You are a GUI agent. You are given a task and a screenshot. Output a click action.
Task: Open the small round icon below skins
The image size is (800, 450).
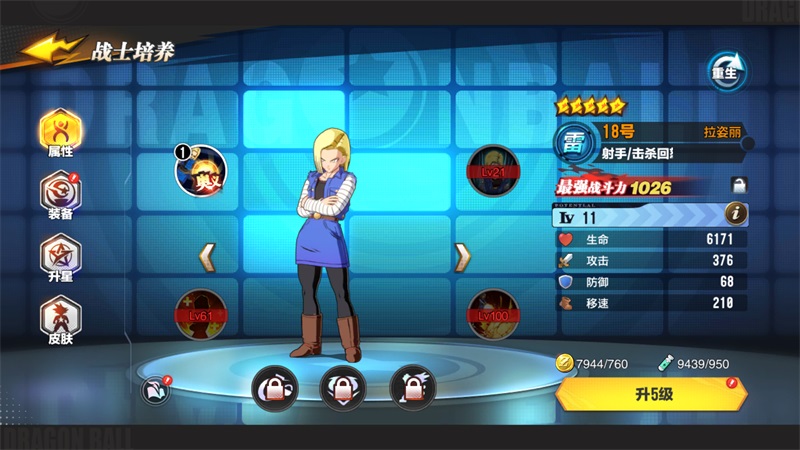tap(155, 388)
